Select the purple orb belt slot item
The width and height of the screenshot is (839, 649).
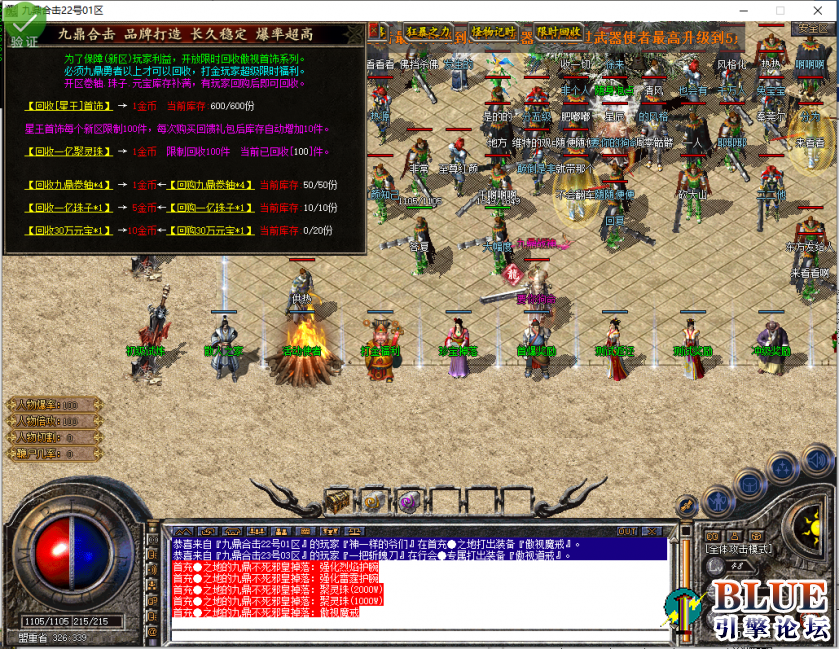click(x=408, y=500)
